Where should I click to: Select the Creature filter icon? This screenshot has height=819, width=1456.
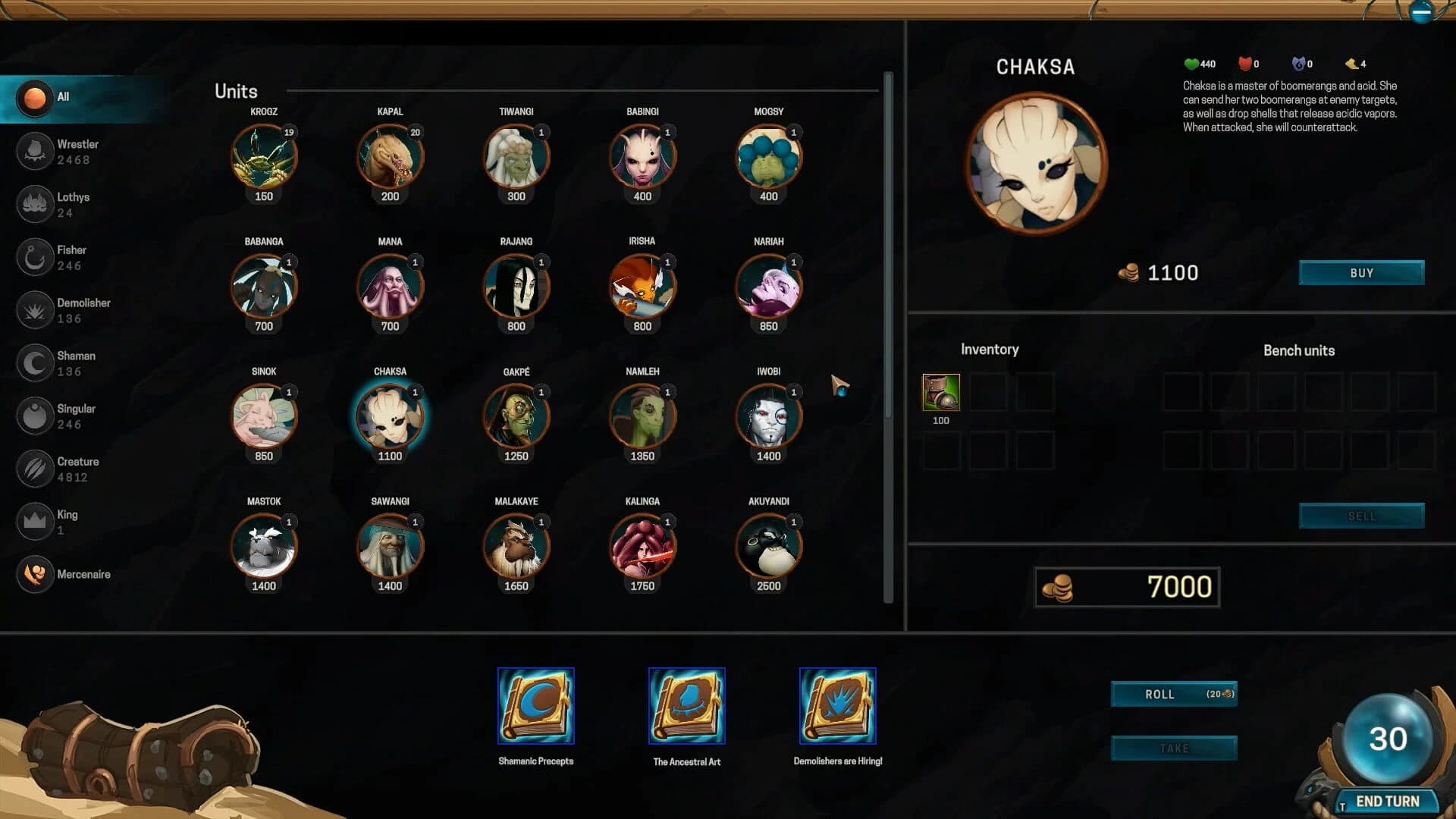coord(35,468)
